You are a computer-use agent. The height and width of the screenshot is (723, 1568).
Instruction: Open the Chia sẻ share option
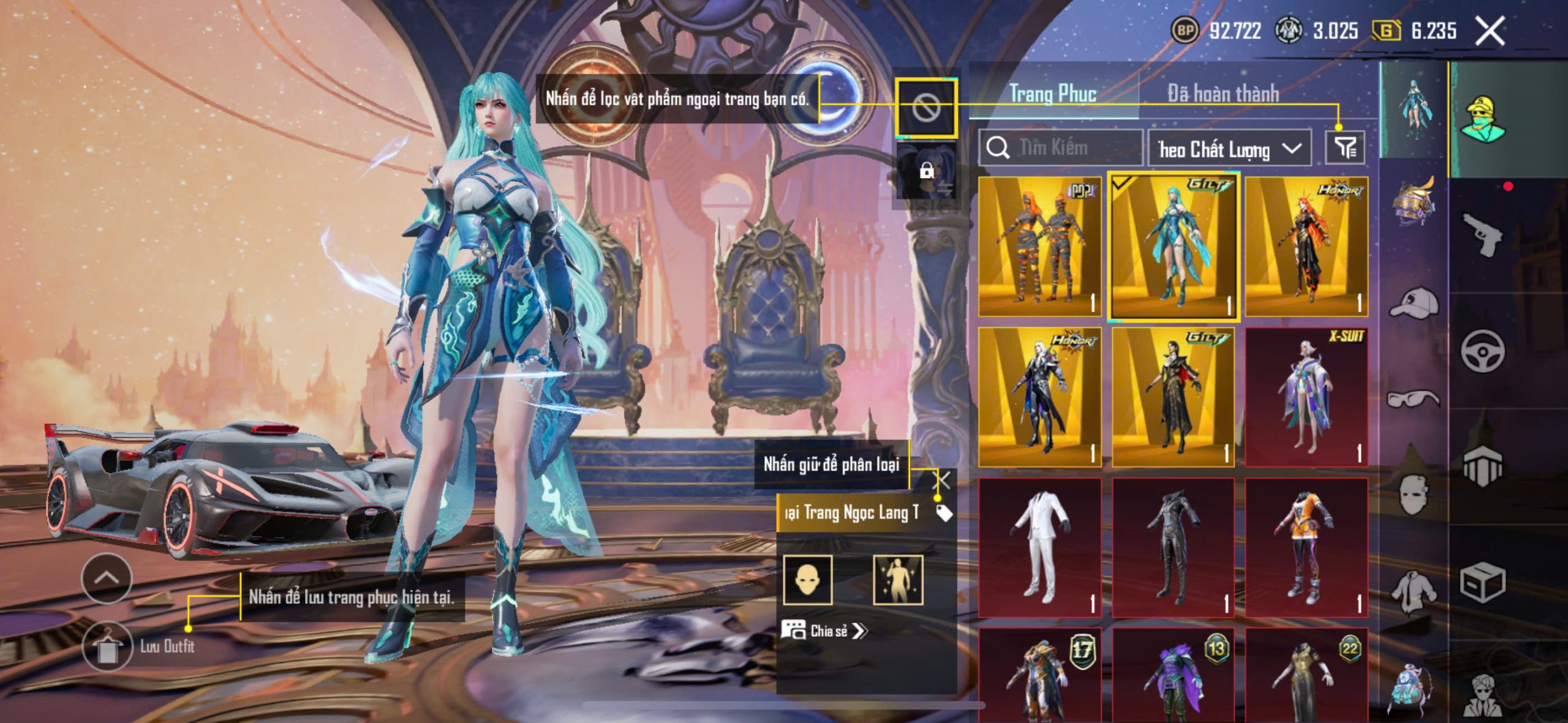click(824, 631)
